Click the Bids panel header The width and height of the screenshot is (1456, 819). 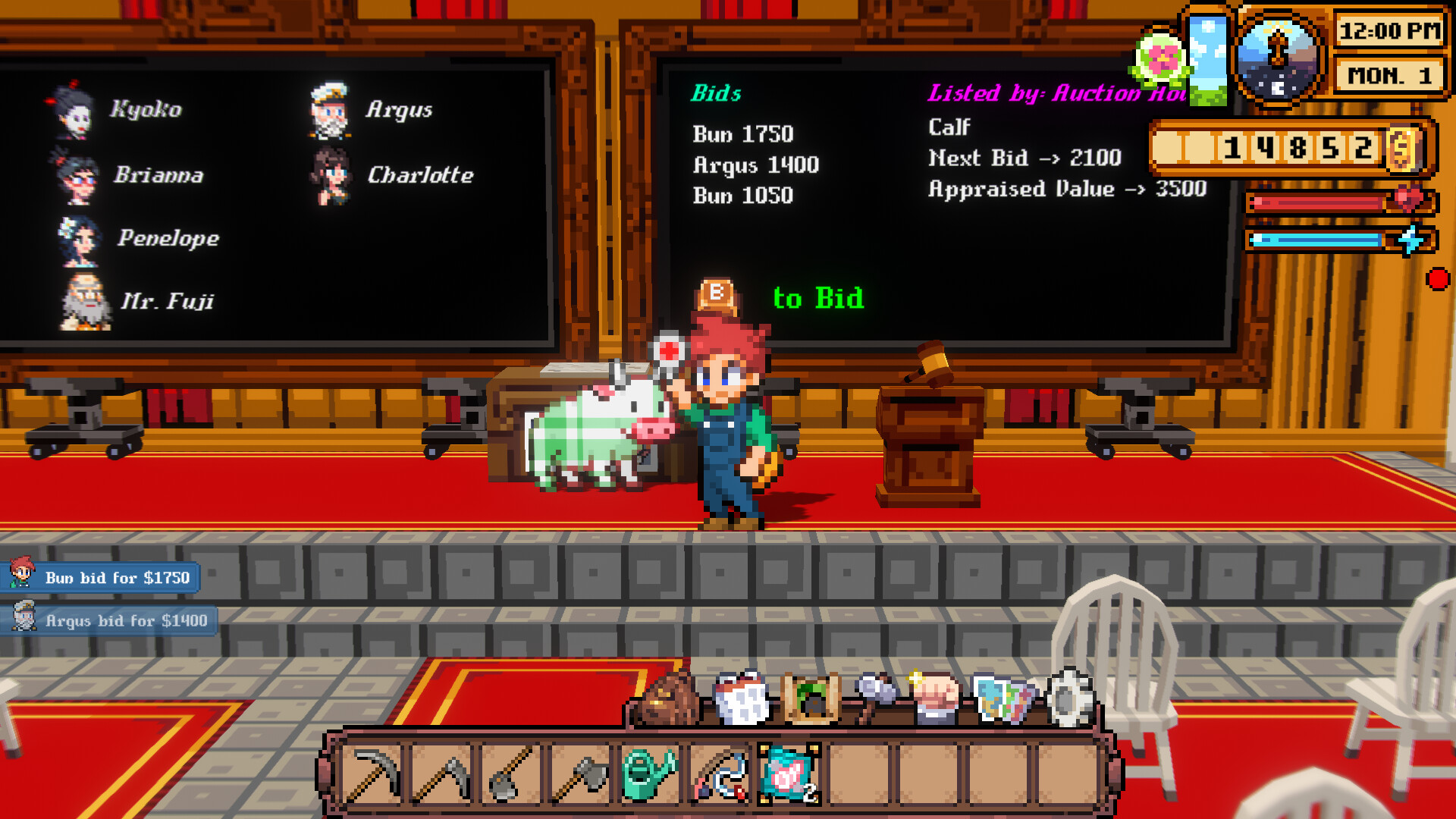click(716, 95)
